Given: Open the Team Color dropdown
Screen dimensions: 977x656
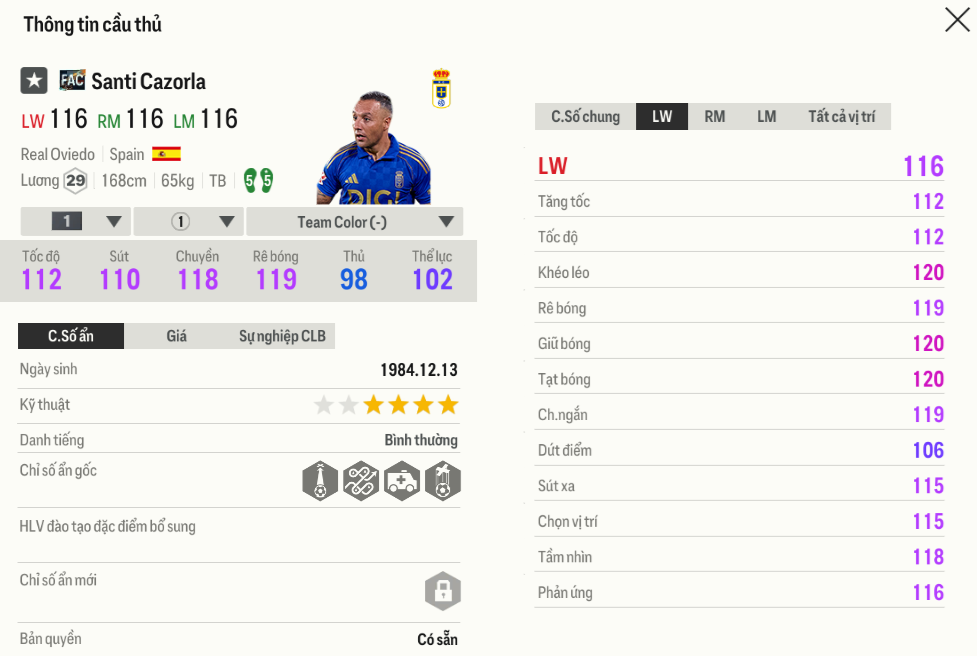Looking at the screenshot, I should click(355, 222).
